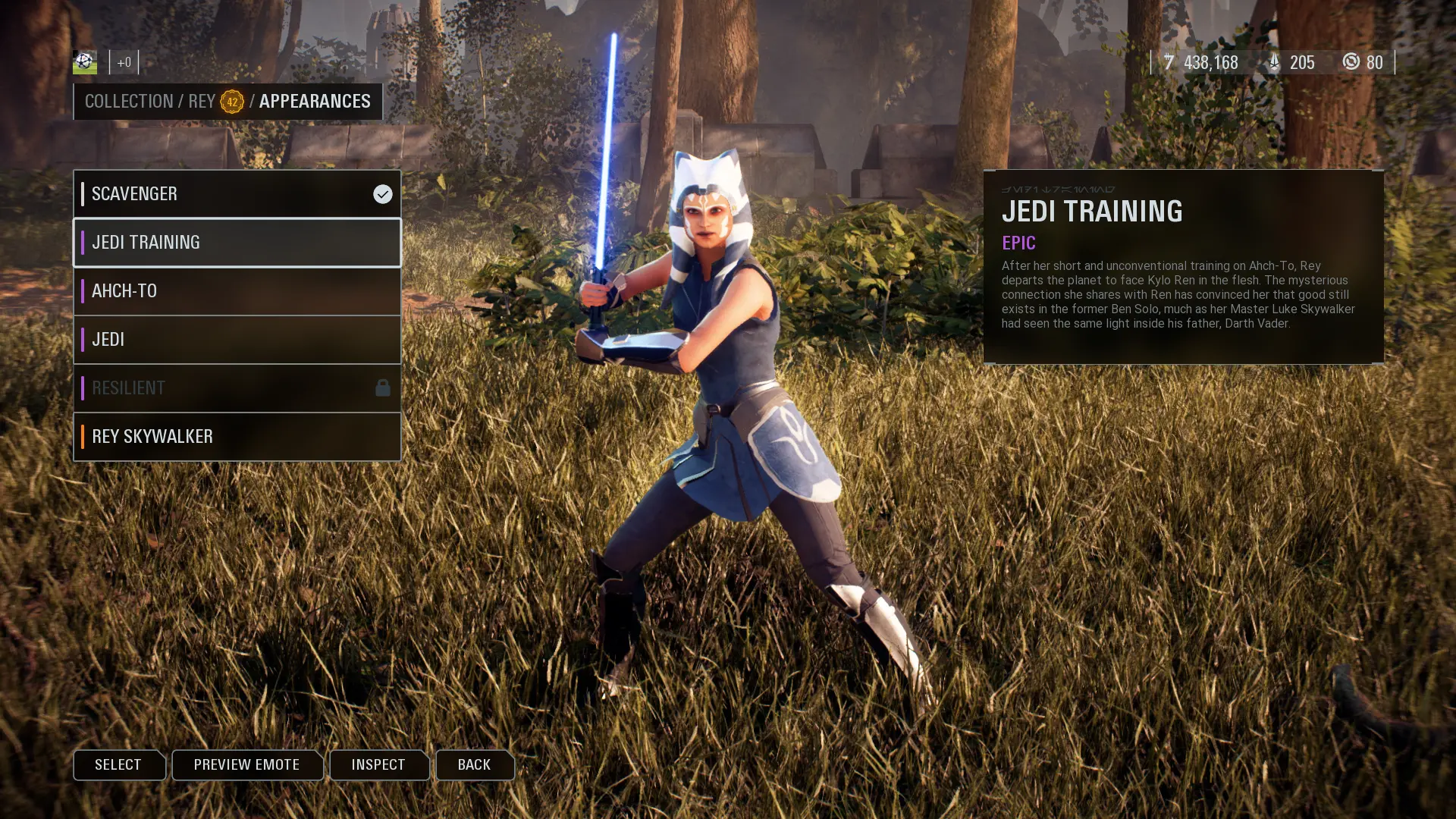Pick the Ahch-To appearance entry
1456x819 pixels.
pos(237,291)
